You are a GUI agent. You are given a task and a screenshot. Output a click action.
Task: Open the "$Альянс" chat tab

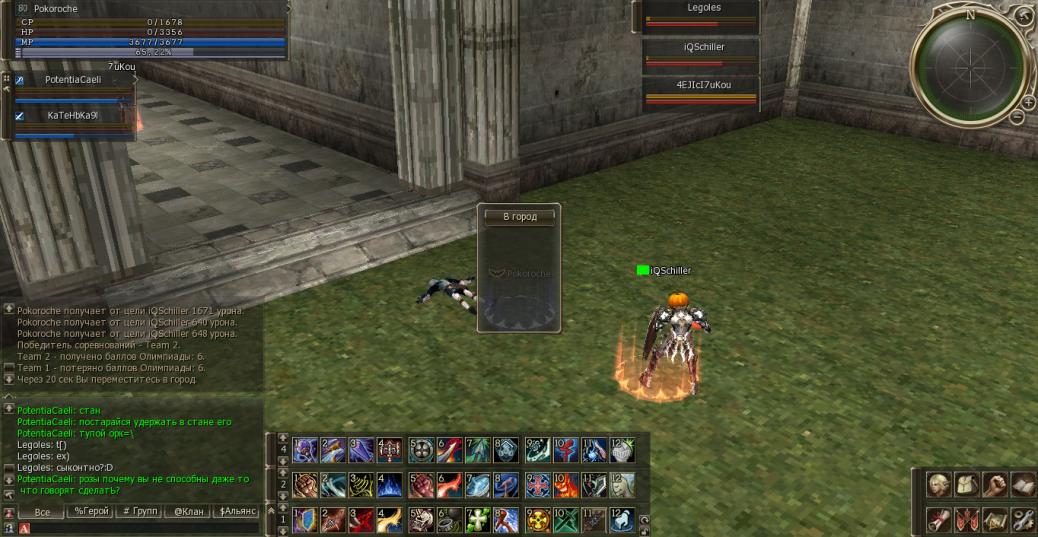point(238,511)
